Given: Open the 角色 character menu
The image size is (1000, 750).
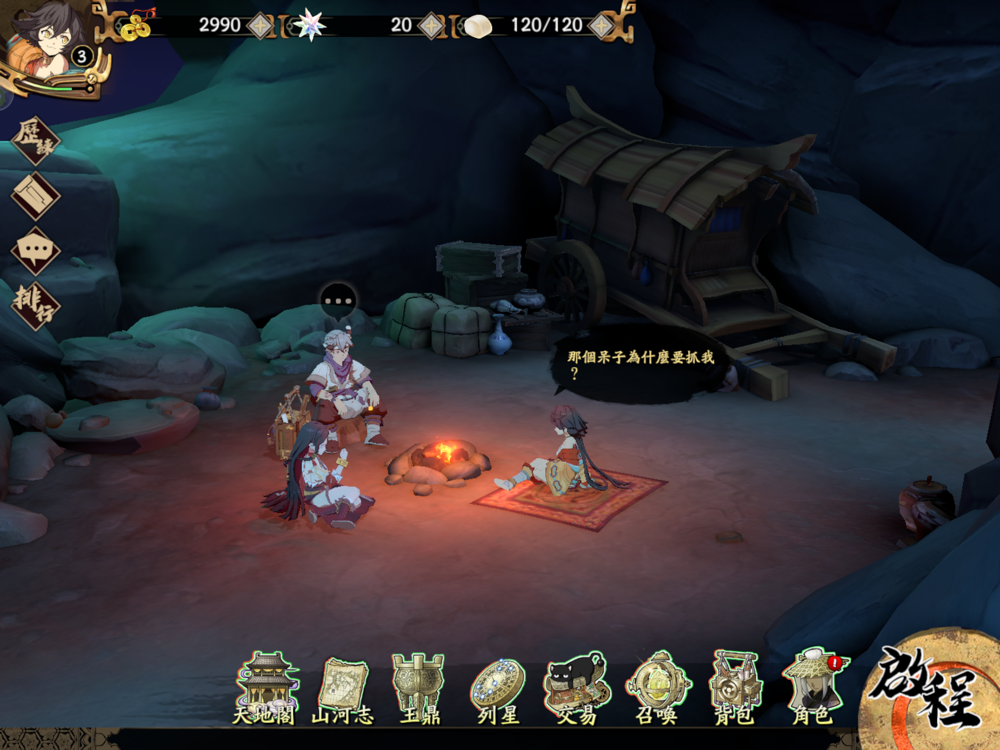Looking at the screenshot, I should coord(812,687).
